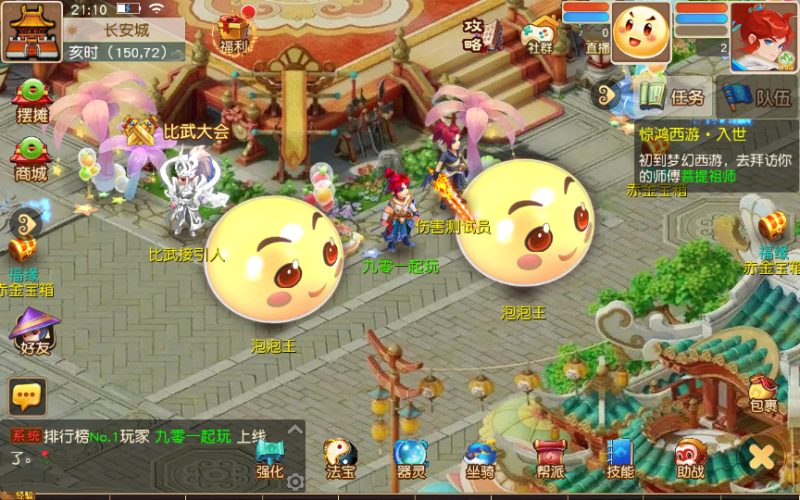
Task: Open the 法宝 magic treasure menu
Action: pos(340,459)
